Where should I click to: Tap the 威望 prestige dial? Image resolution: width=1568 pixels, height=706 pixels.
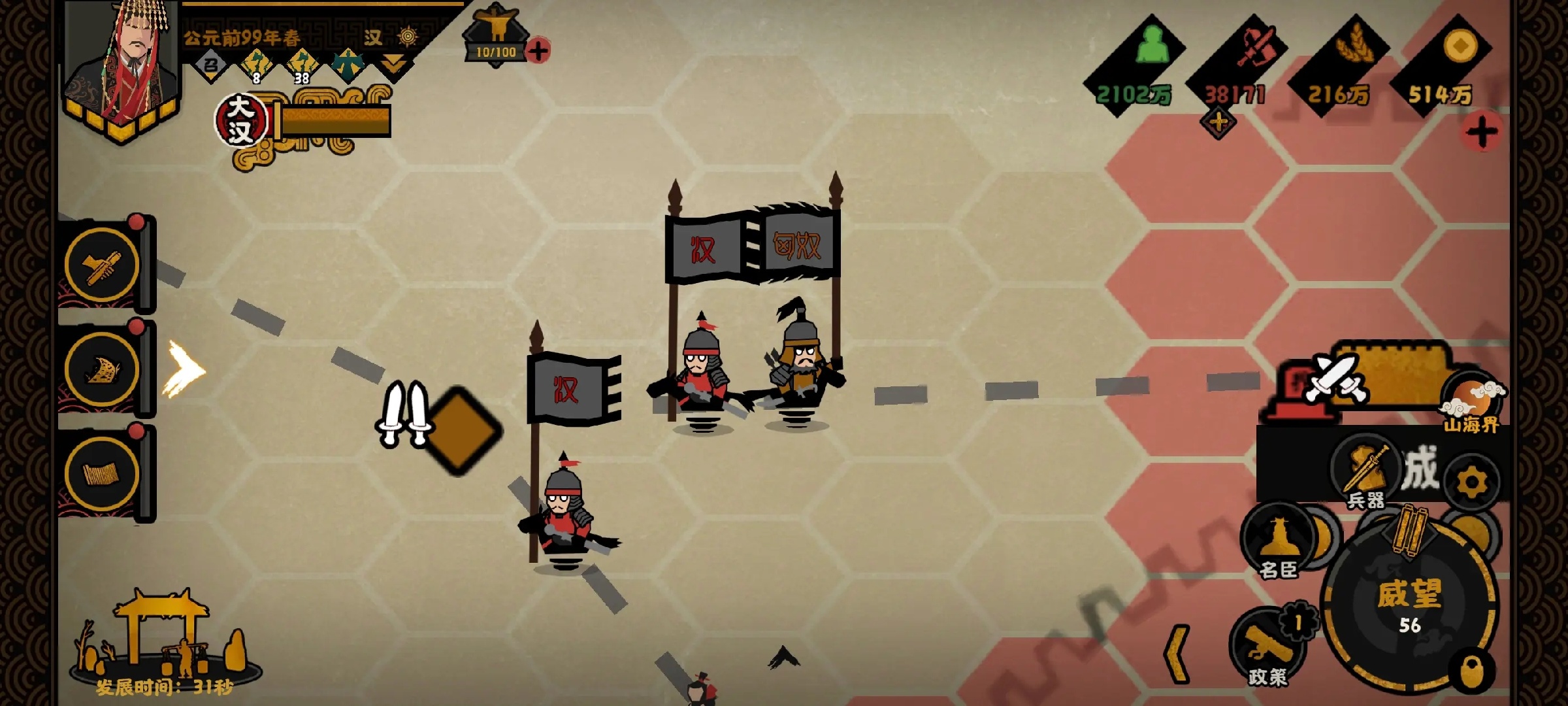pos(1409,604)
